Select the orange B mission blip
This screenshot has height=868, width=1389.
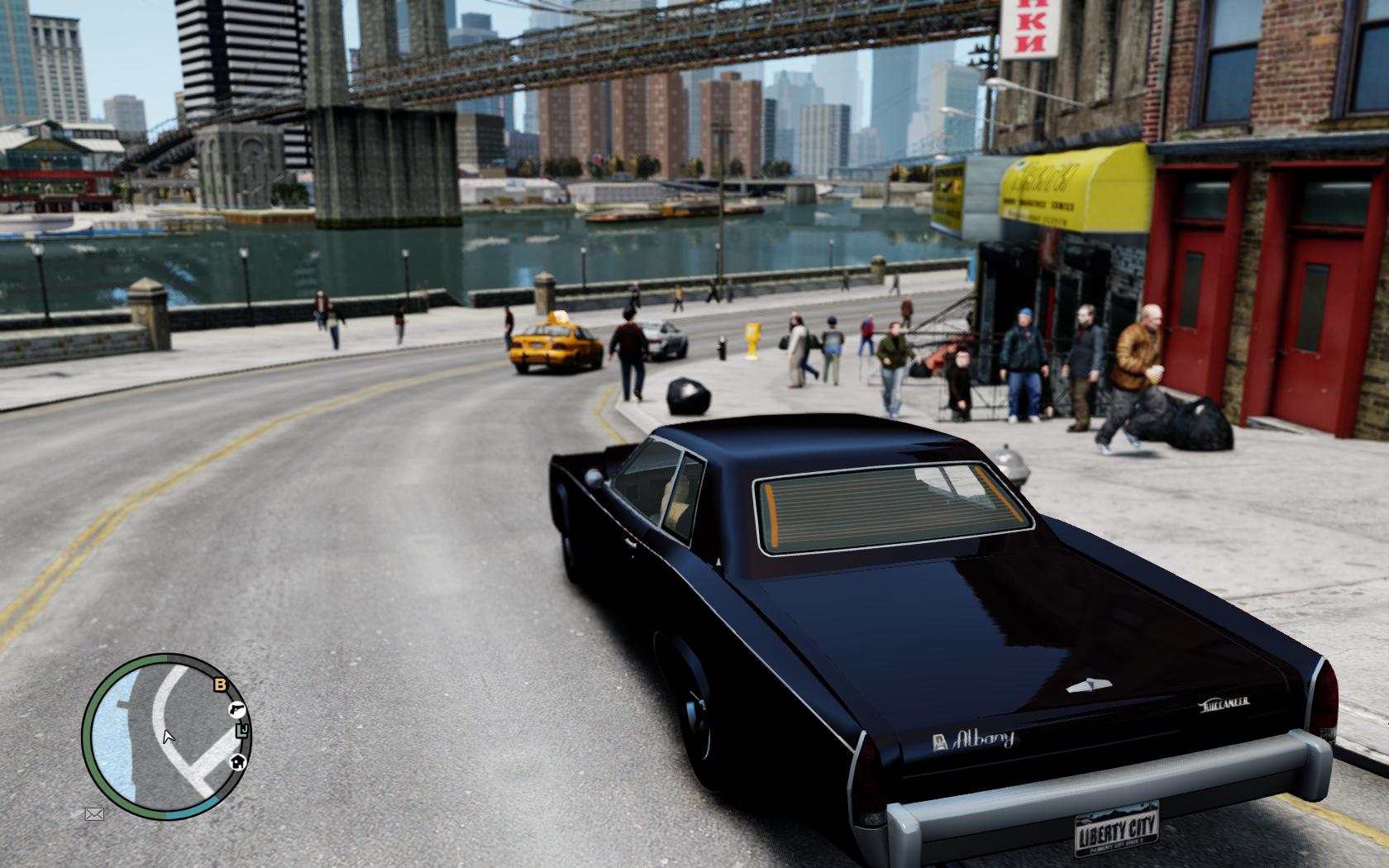pyautogui.click(x=220, y=684)
